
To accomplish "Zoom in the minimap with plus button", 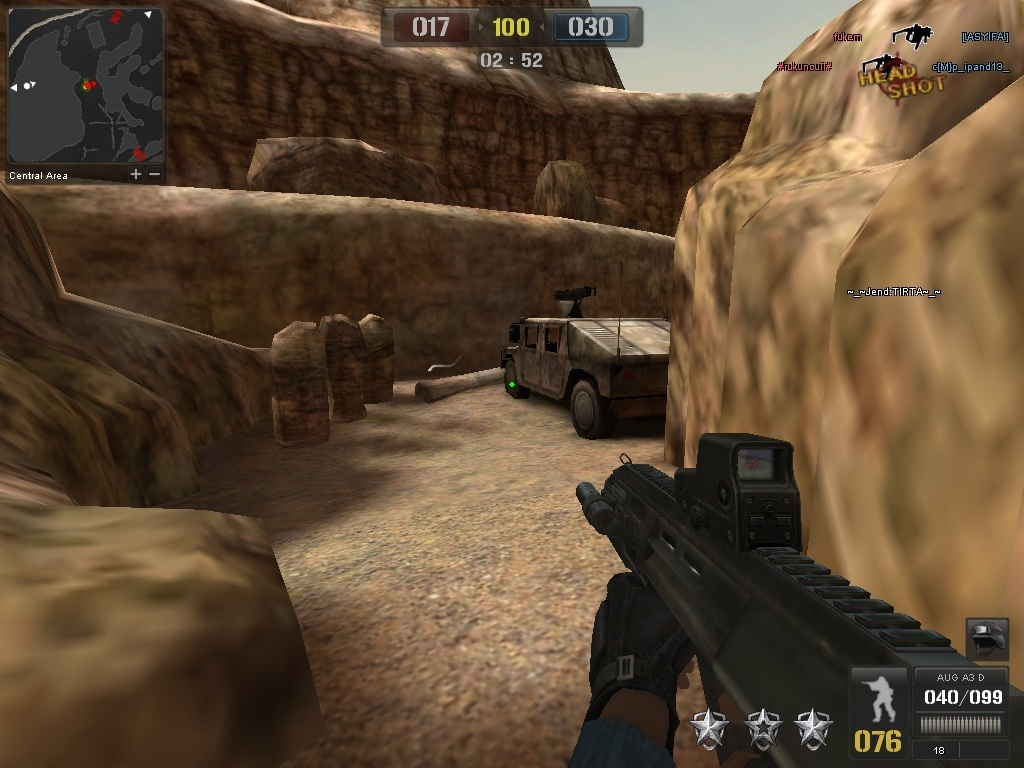I will point(136,175).
